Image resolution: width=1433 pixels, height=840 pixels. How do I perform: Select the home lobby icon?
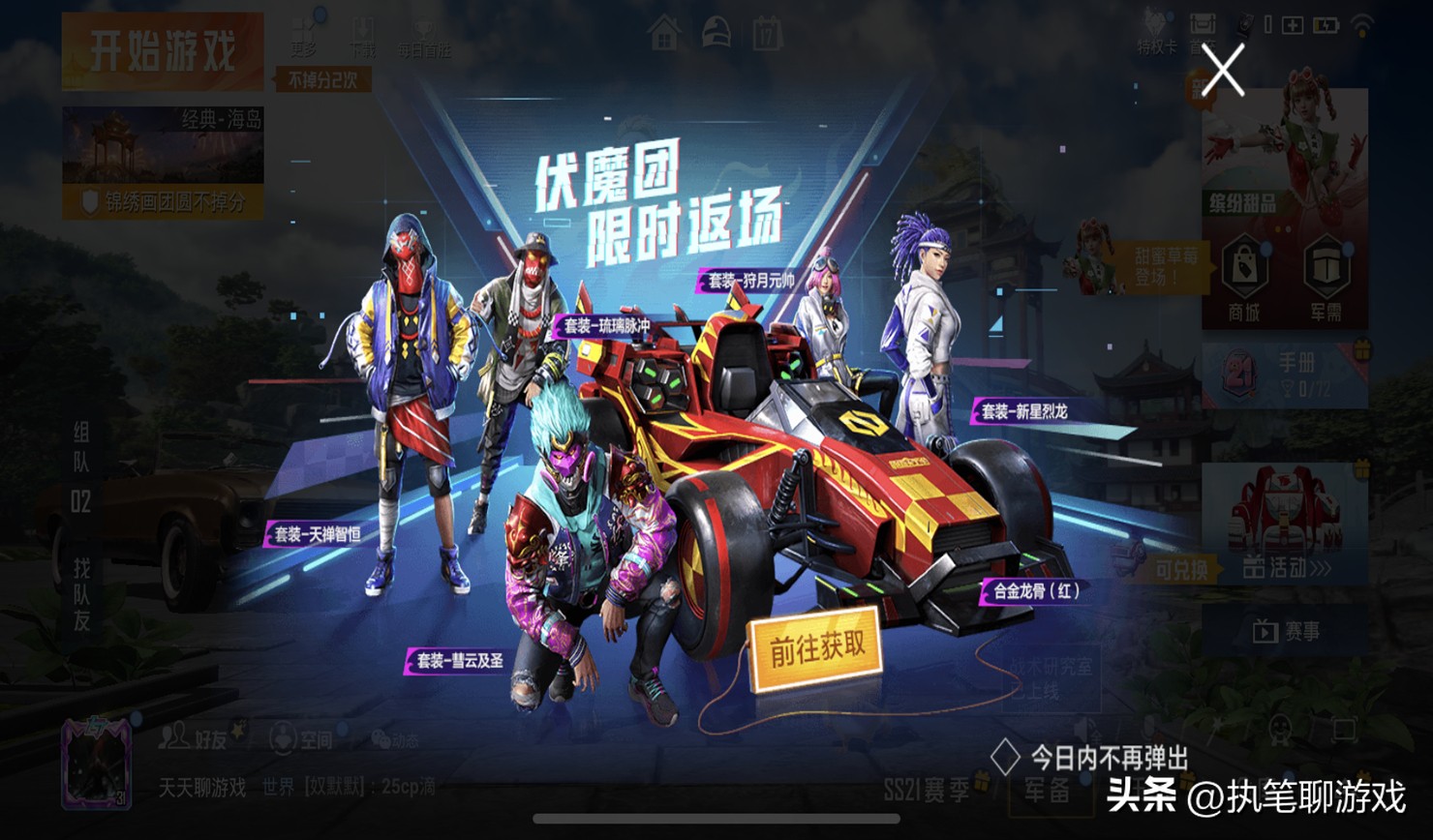coord(662,31)
